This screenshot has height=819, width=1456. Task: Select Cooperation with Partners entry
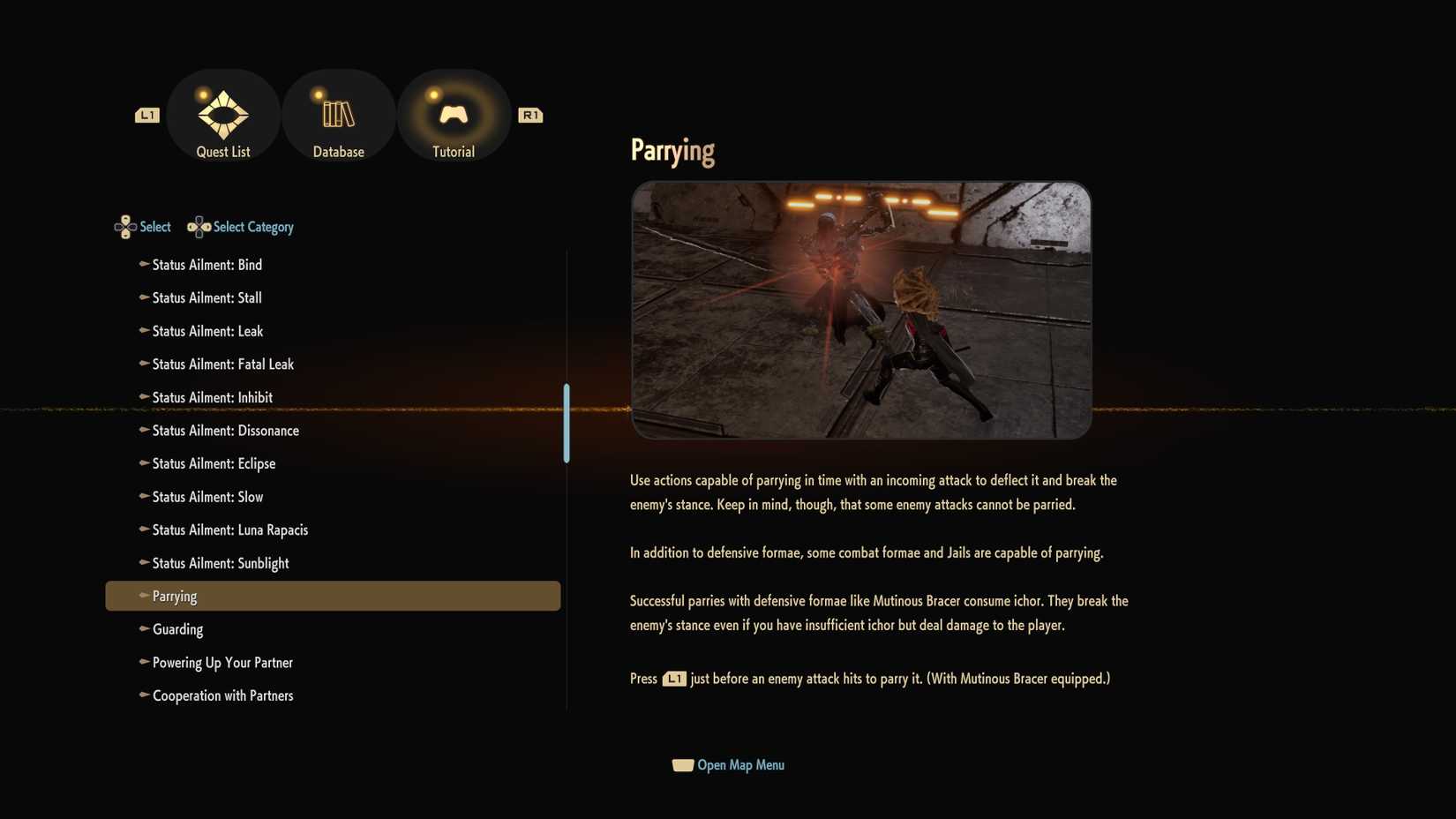(x=222, y=695)
